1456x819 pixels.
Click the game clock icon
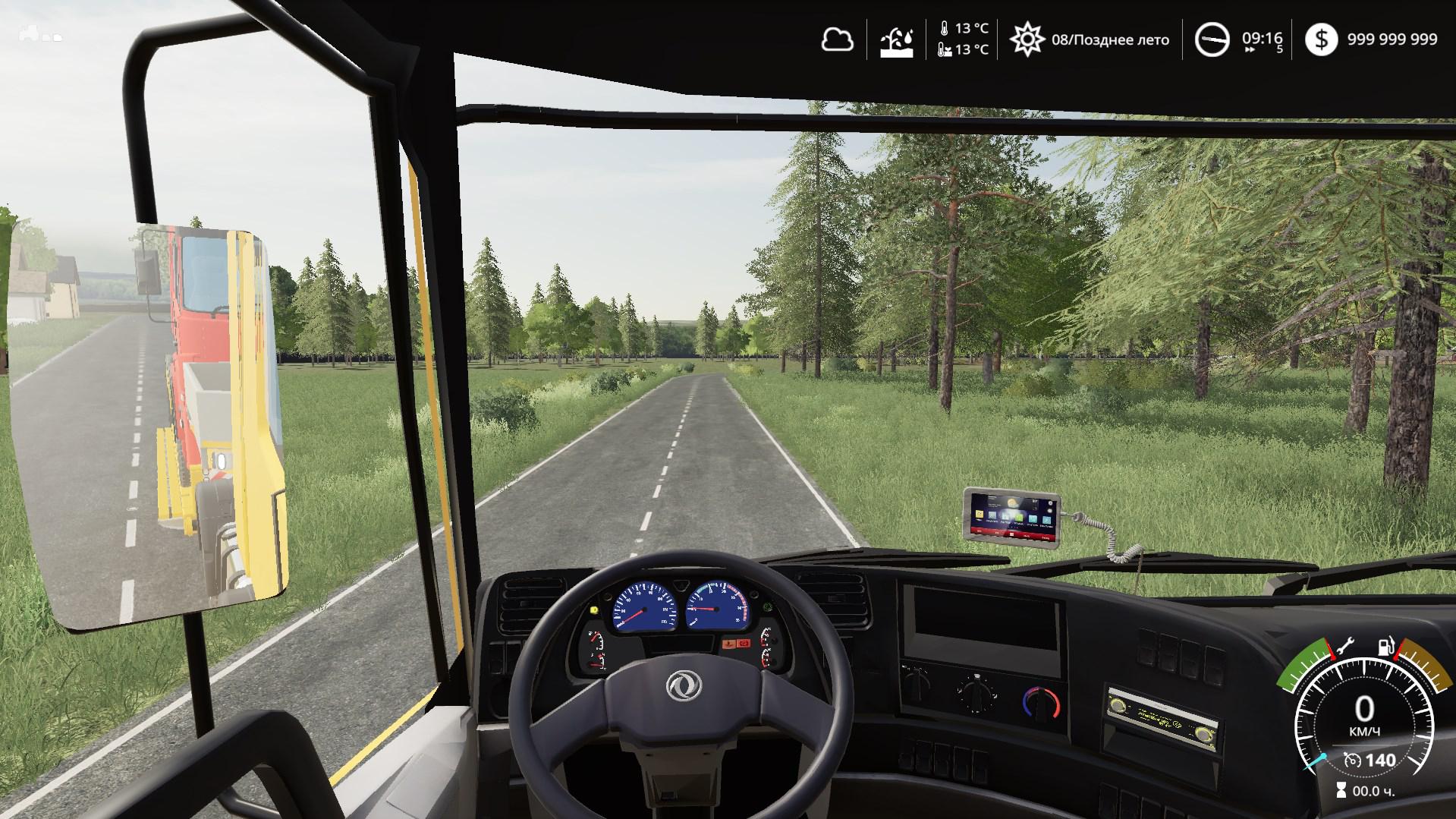tap(1212, 39)
